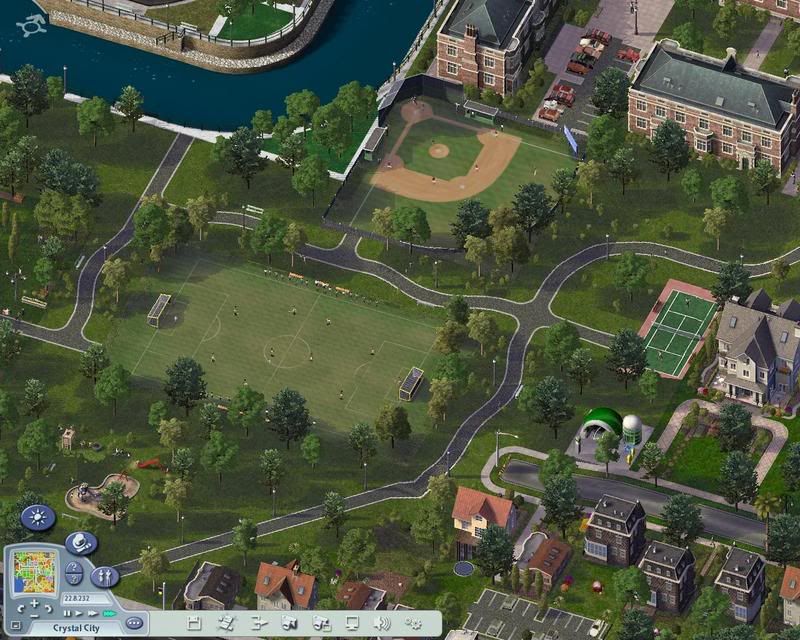800x640 pixels.
Task: Rotate the view clockwise
Action: point(48,607)
